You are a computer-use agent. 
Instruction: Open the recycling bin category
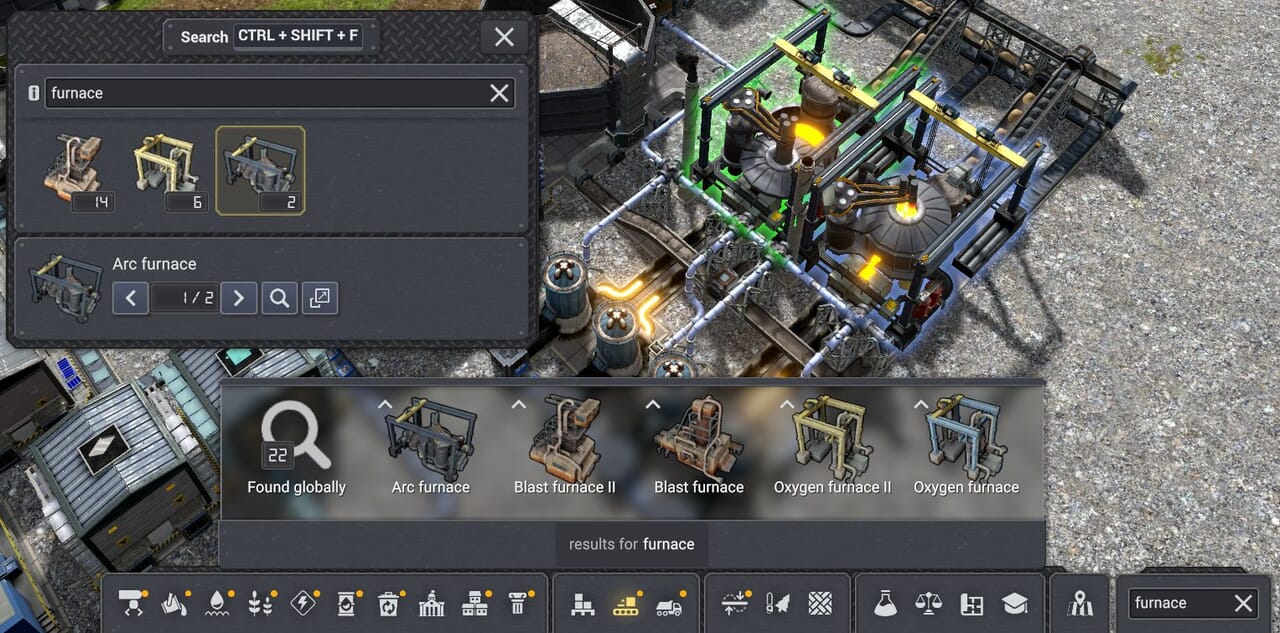click(x=388, y=603)
